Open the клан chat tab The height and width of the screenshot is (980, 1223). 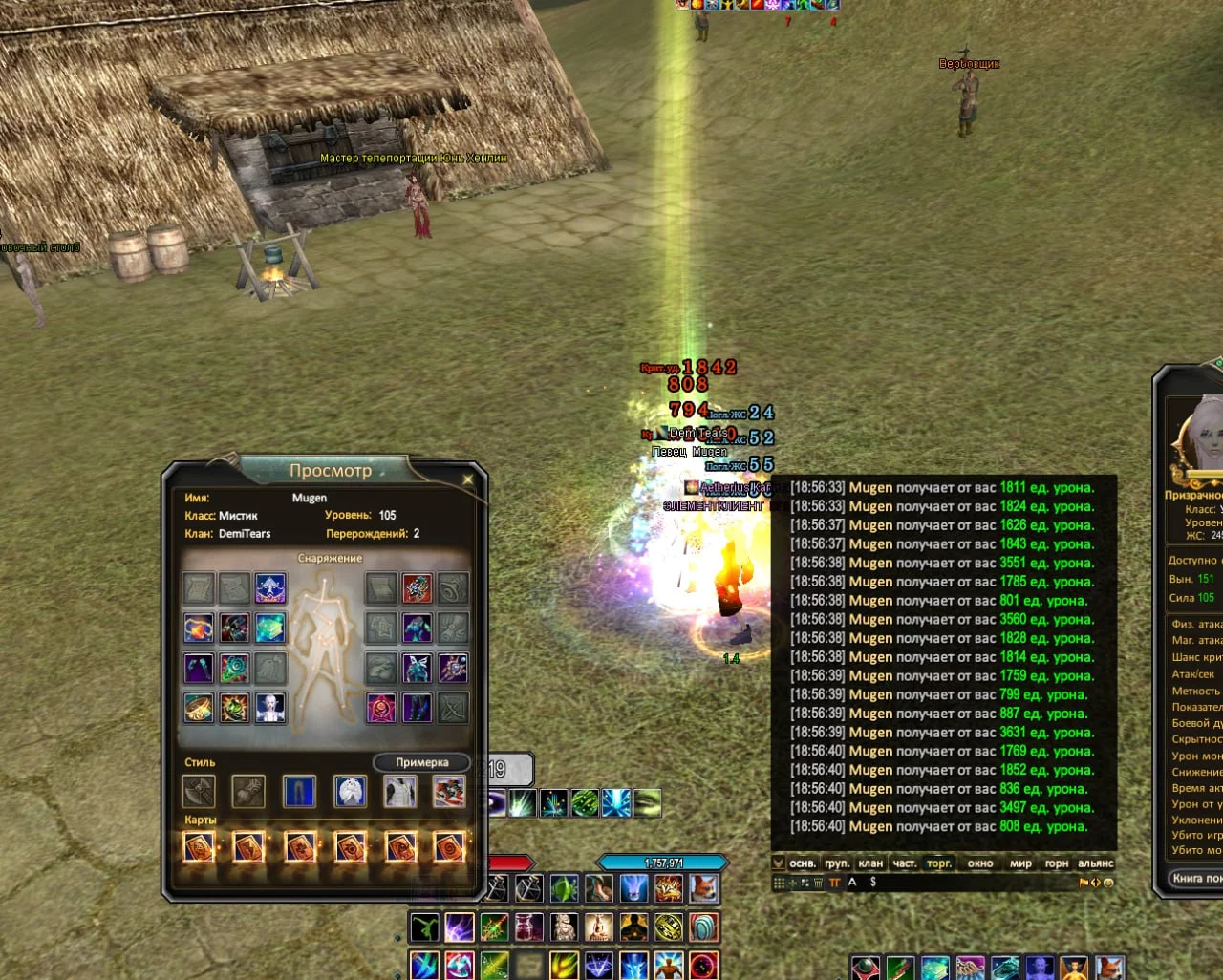coord(870,863)
